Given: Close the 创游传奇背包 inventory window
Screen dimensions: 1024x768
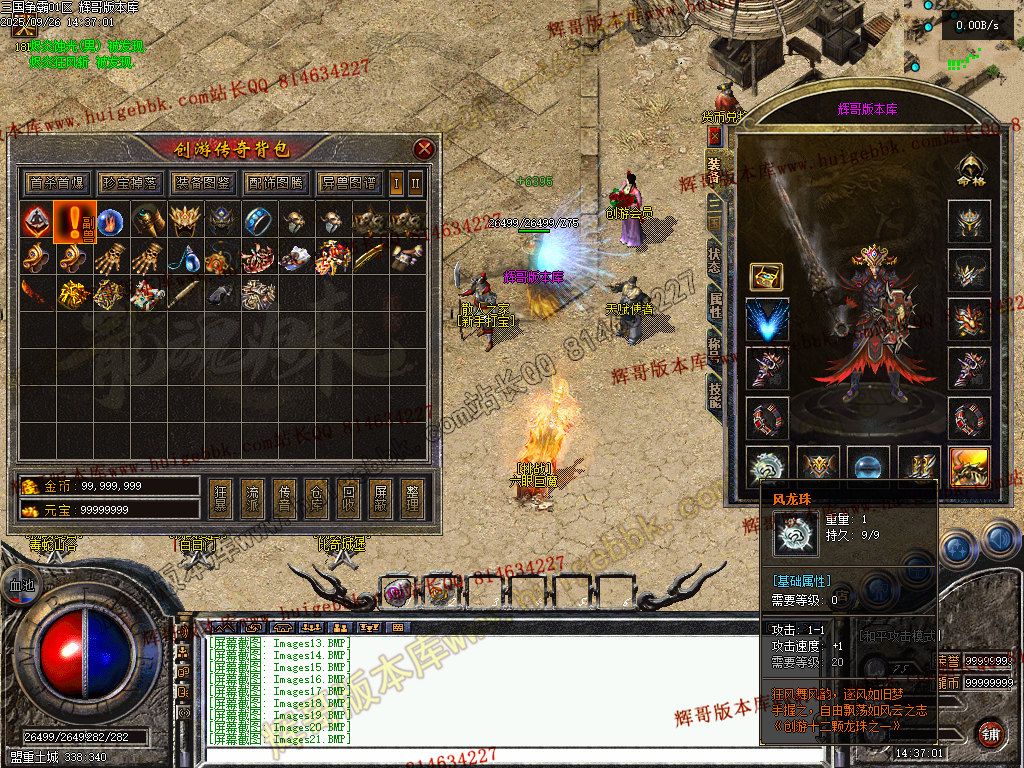Looking at the screenshot, I should (x=425, y=150).
